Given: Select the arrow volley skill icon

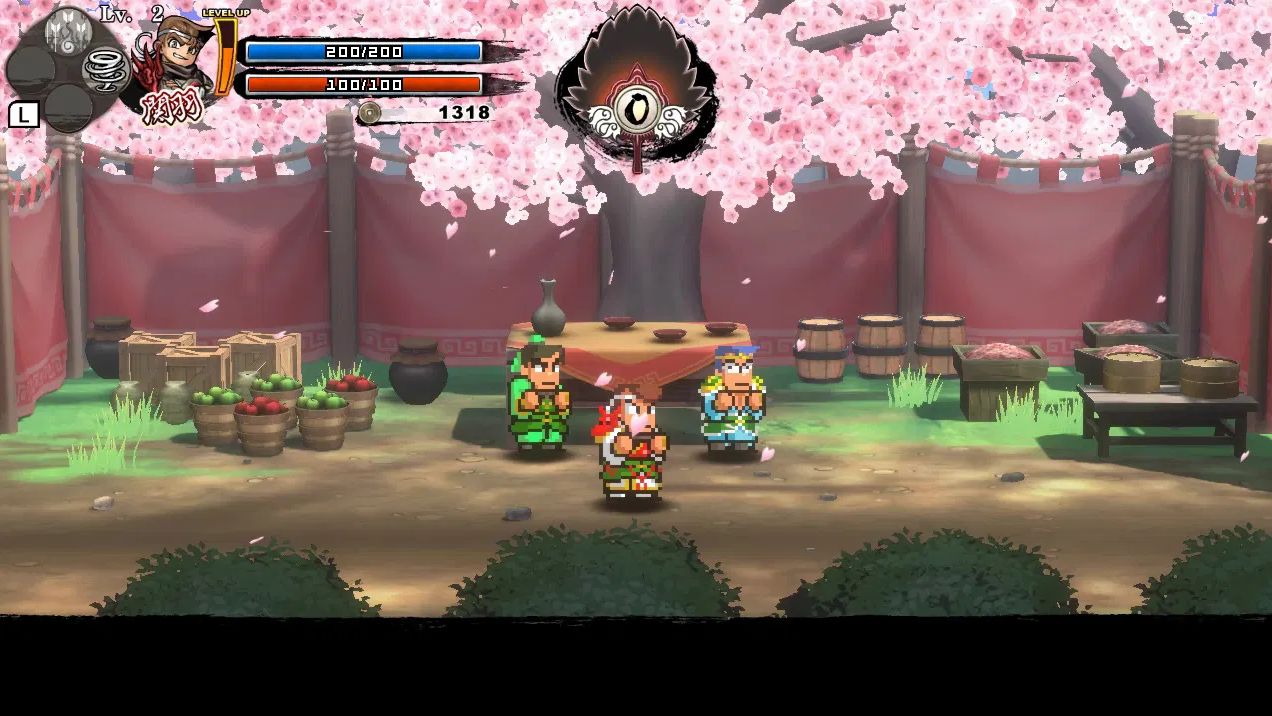Looking at the screenshot, I should pos(69,31).
